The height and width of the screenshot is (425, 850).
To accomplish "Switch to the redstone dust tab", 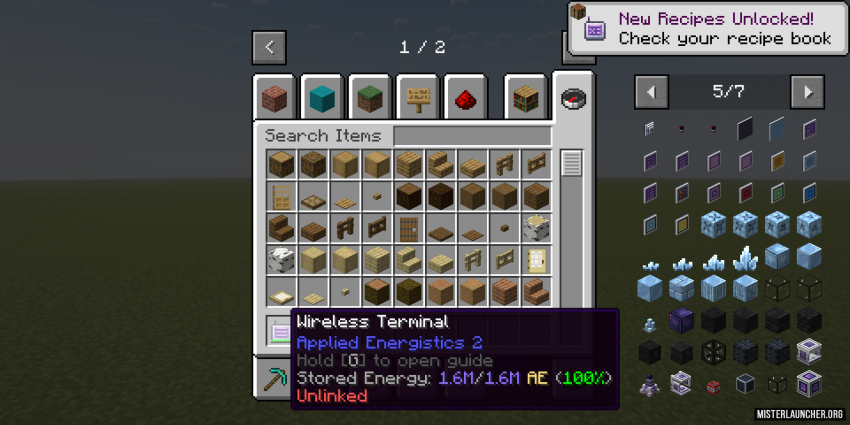I will 465,98.
